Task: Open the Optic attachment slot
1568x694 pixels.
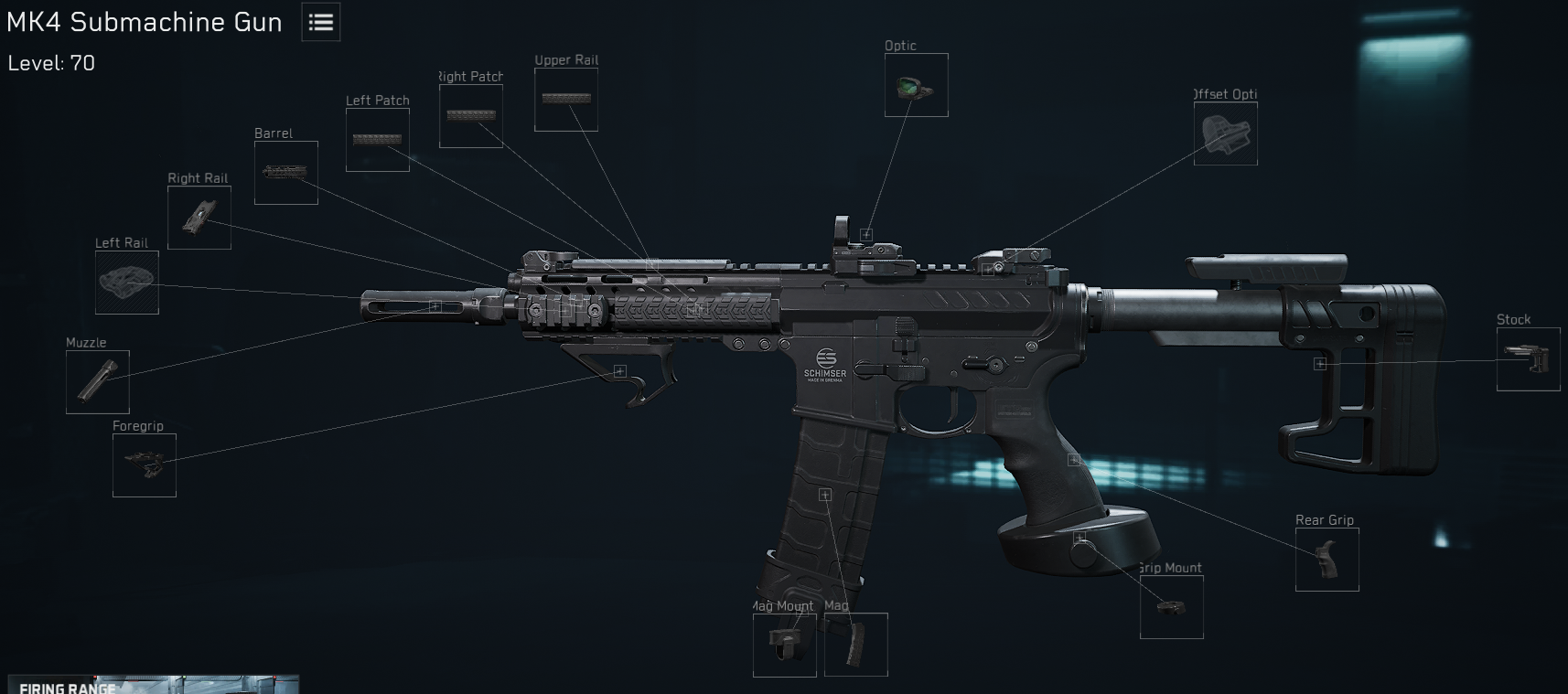Action: coord(915,85)
